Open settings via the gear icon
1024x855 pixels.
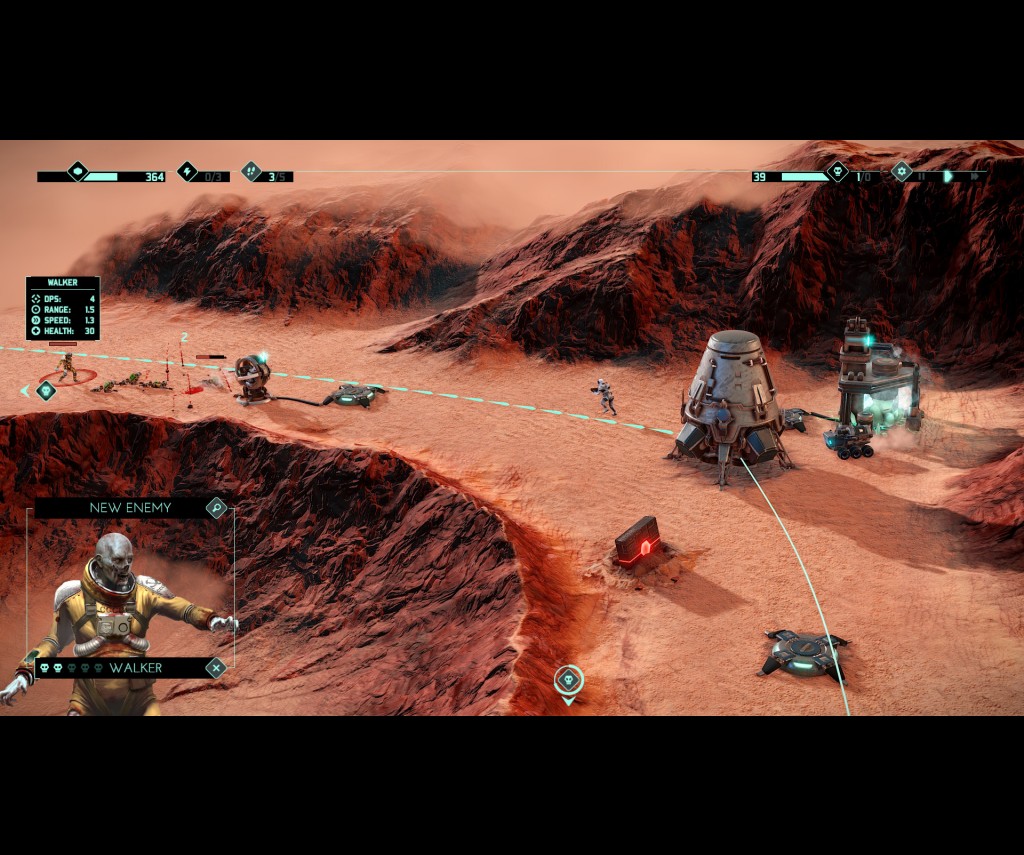coord(901,171)
